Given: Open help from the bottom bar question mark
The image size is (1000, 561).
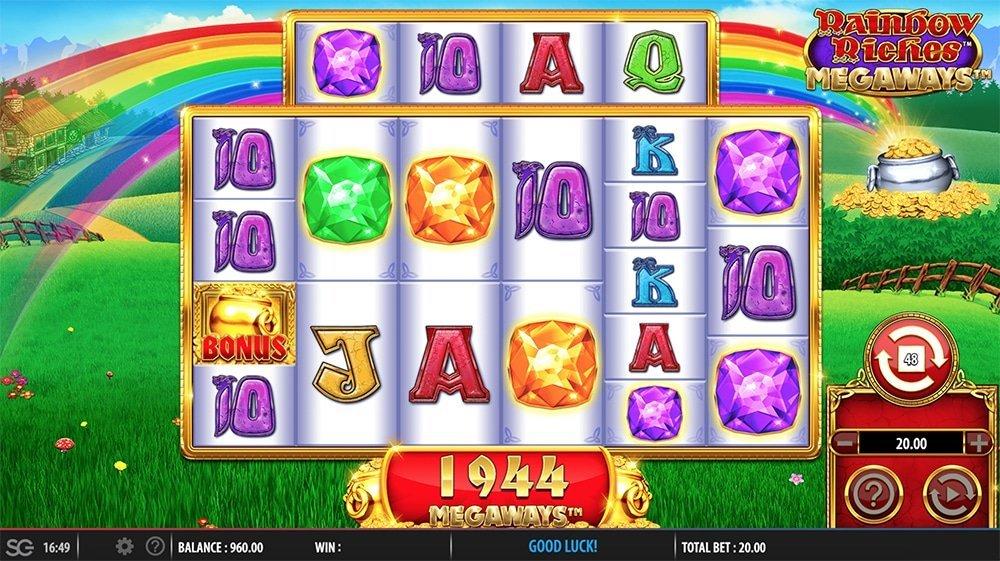Looking at the screenshot, I should 155,546.
